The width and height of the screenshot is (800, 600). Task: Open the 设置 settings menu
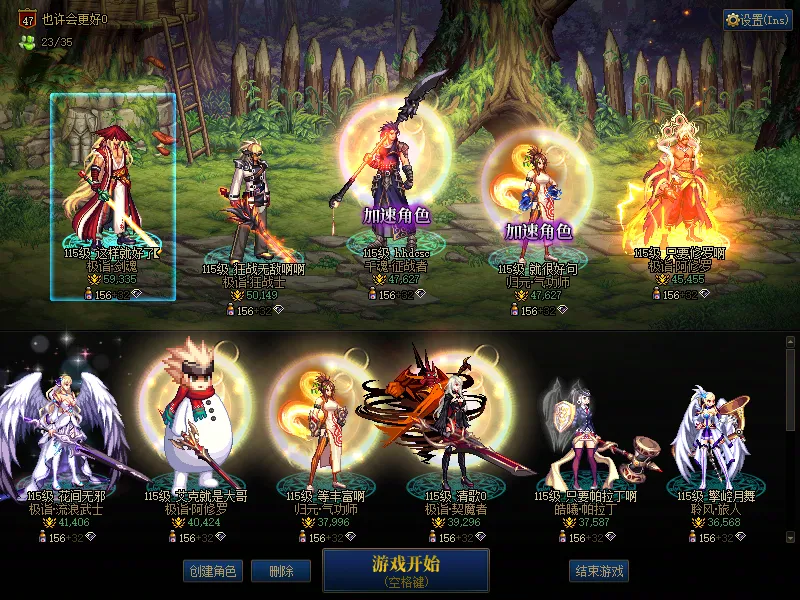point(757,20)
